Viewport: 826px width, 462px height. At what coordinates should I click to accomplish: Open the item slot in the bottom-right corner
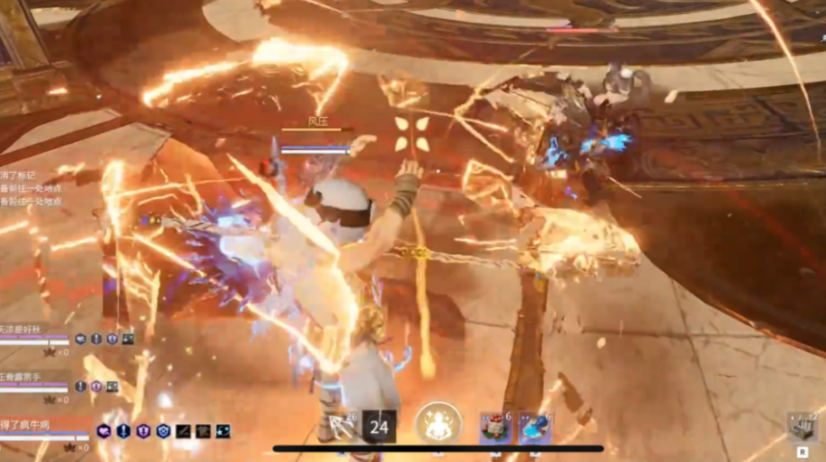click(x=801, y=427)
